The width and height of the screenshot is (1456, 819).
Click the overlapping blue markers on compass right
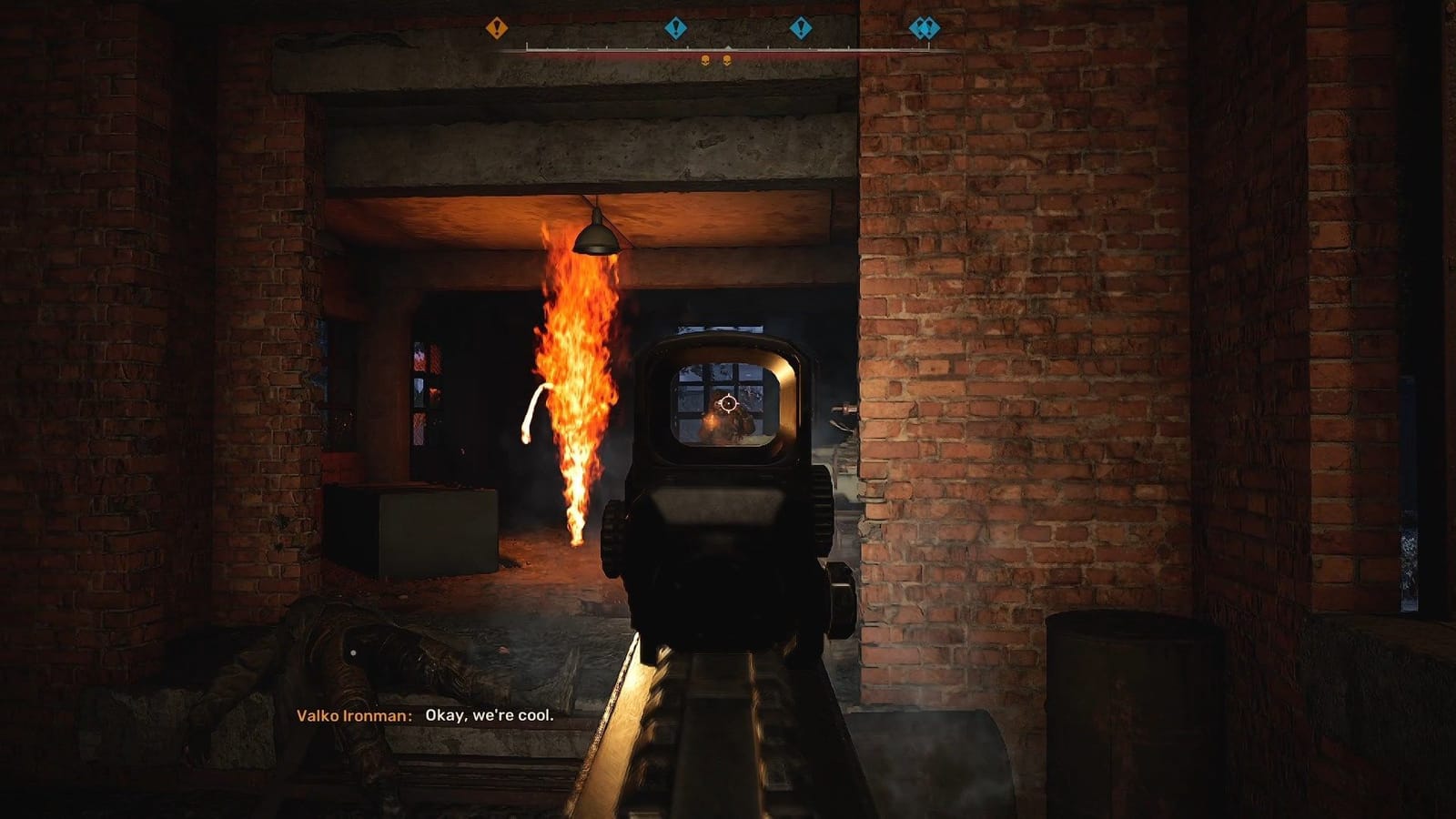click(x=925, y=28)
